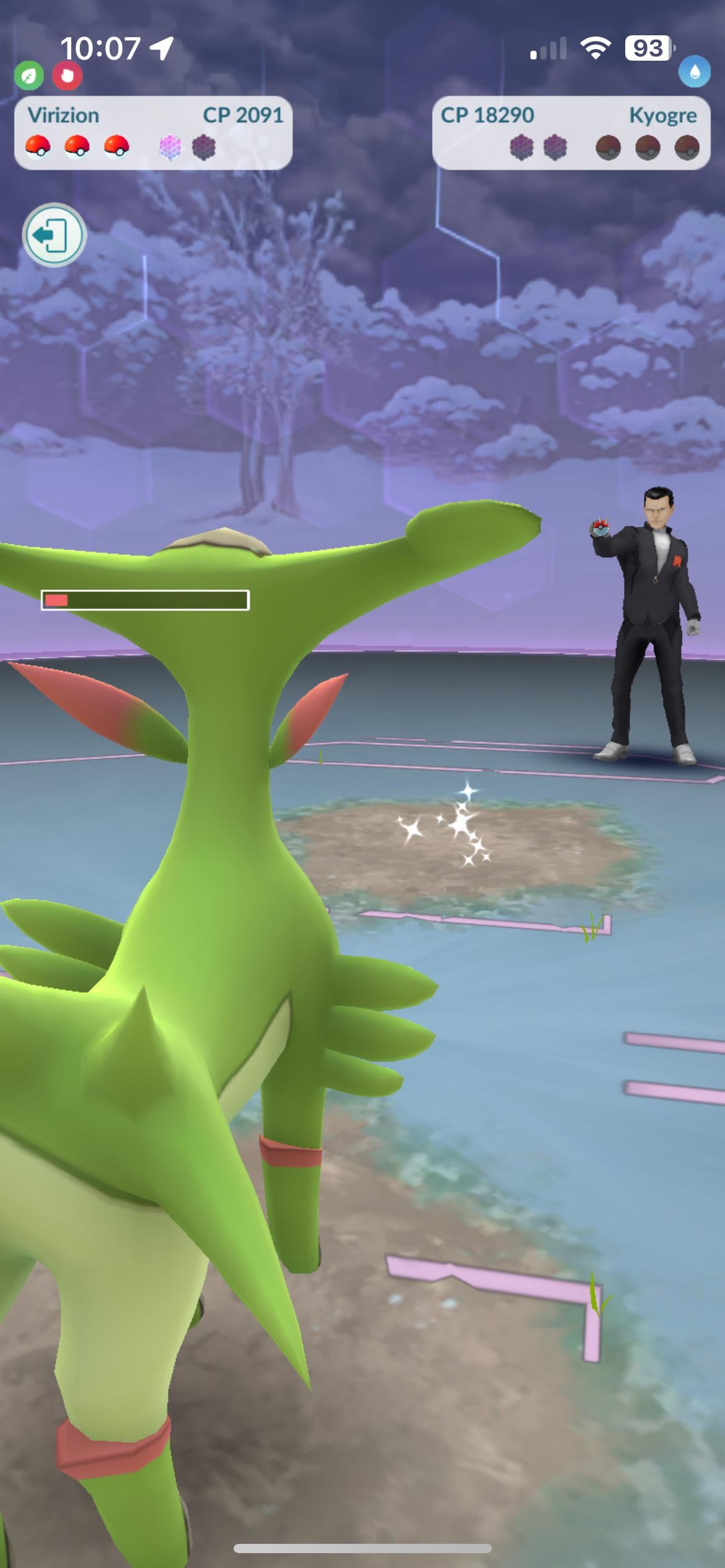Select Virizion's green Grass type icon
725x1568 pixels.
(x=29, y=76)
